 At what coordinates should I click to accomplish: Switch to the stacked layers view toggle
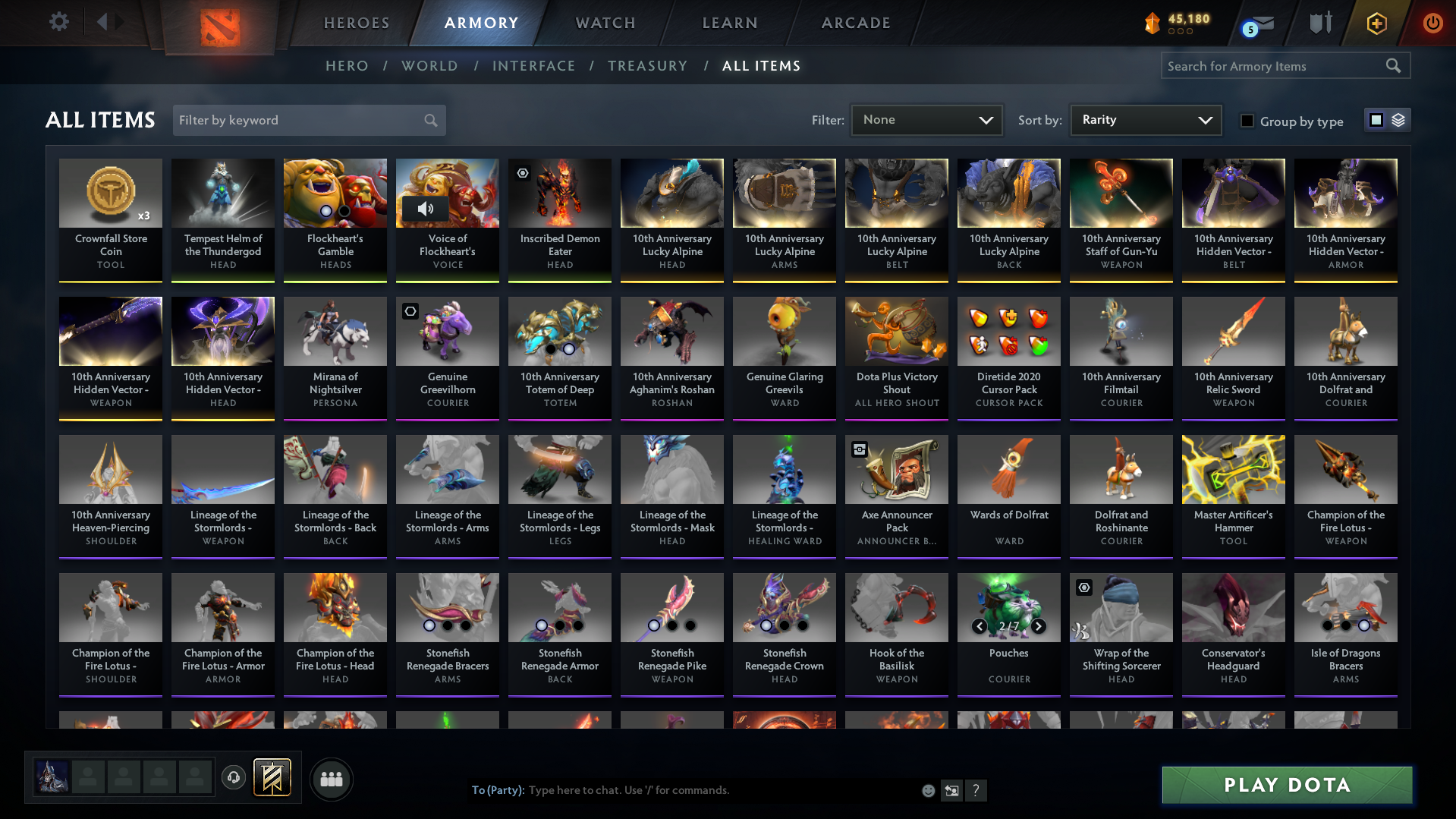point(1397,120)
